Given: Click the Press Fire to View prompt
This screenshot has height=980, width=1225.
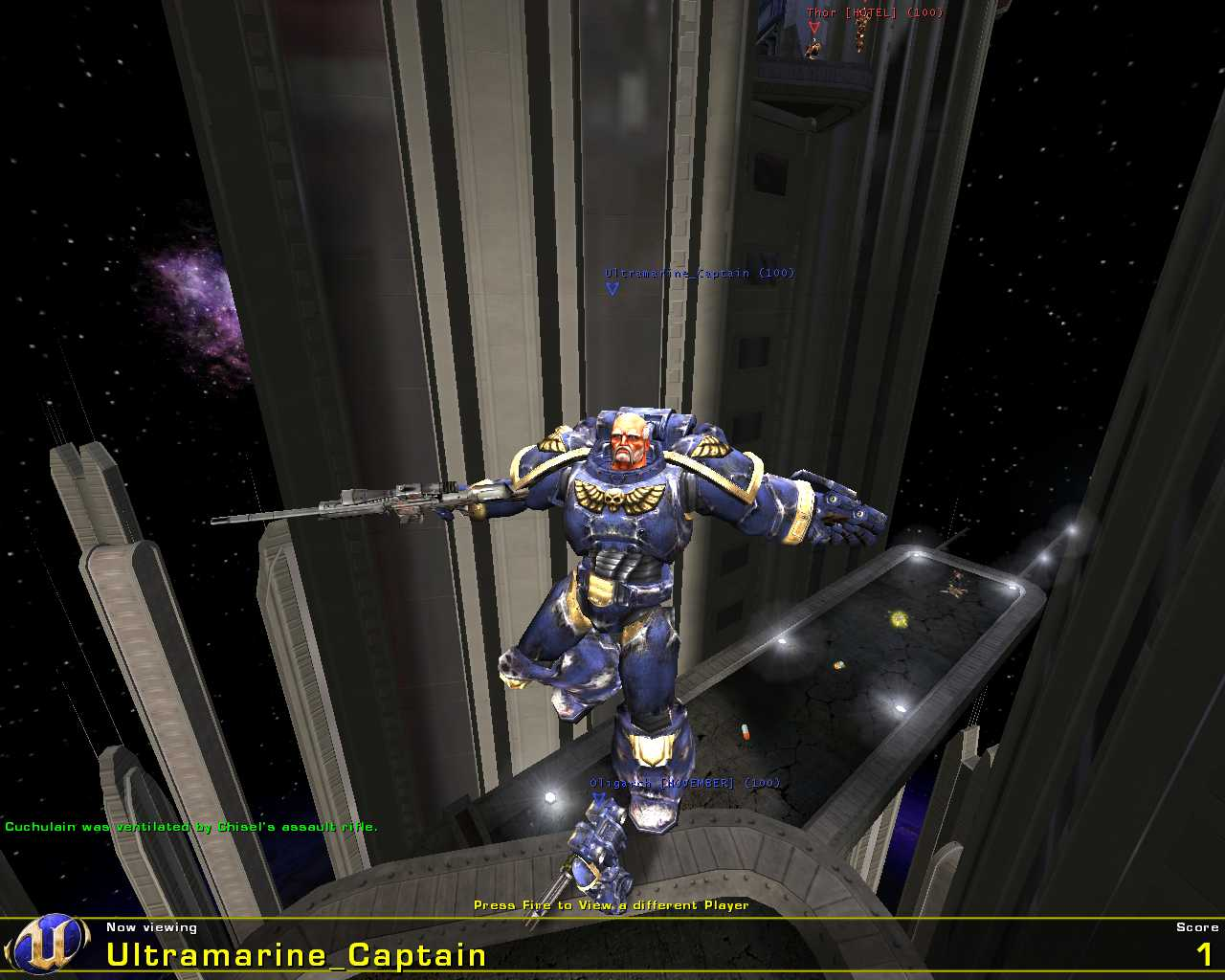Looking at the screenshot, I should click(612, 904).
